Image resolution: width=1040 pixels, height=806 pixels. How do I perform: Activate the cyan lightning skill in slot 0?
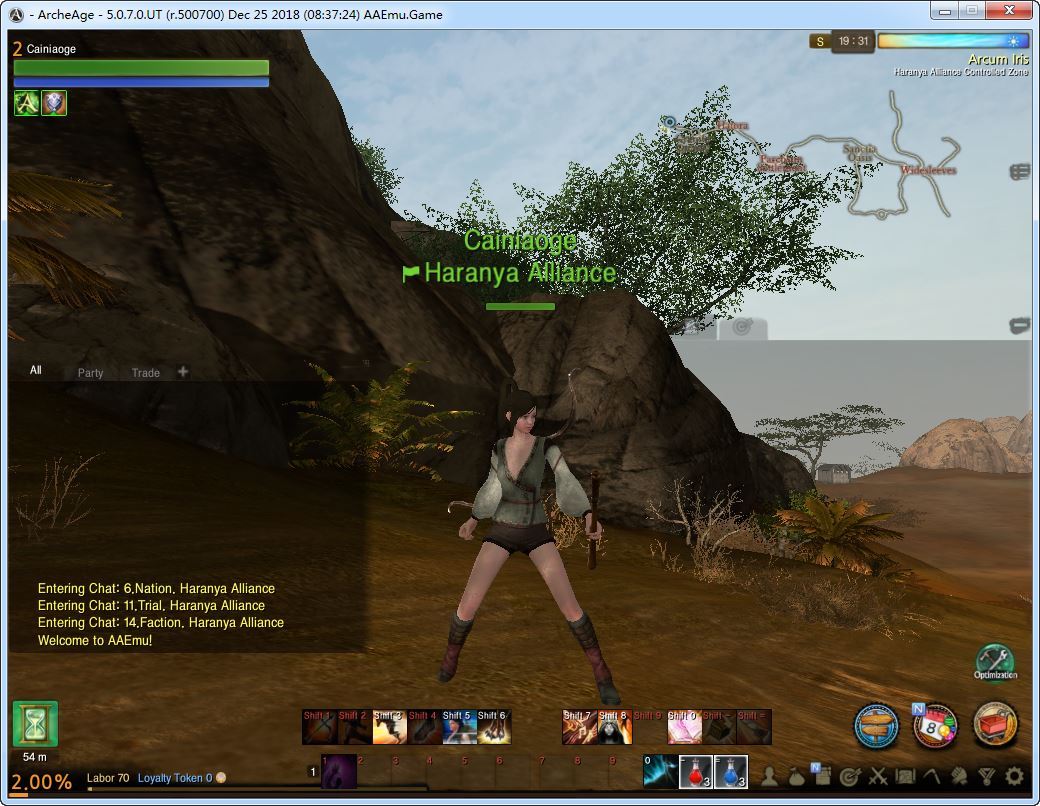point(660,772)
